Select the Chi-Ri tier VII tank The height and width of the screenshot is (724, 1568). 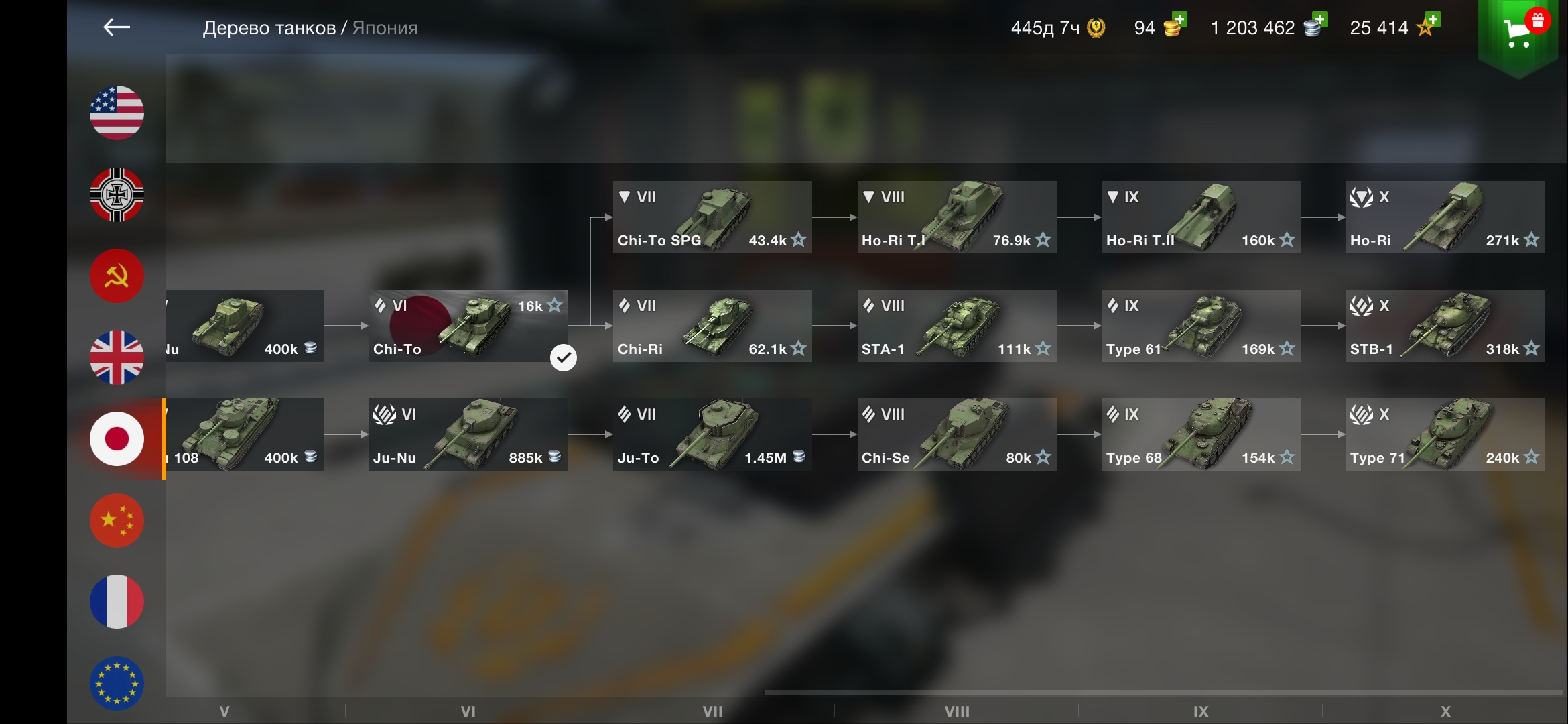pyautogui.click(x=712, y=326)
